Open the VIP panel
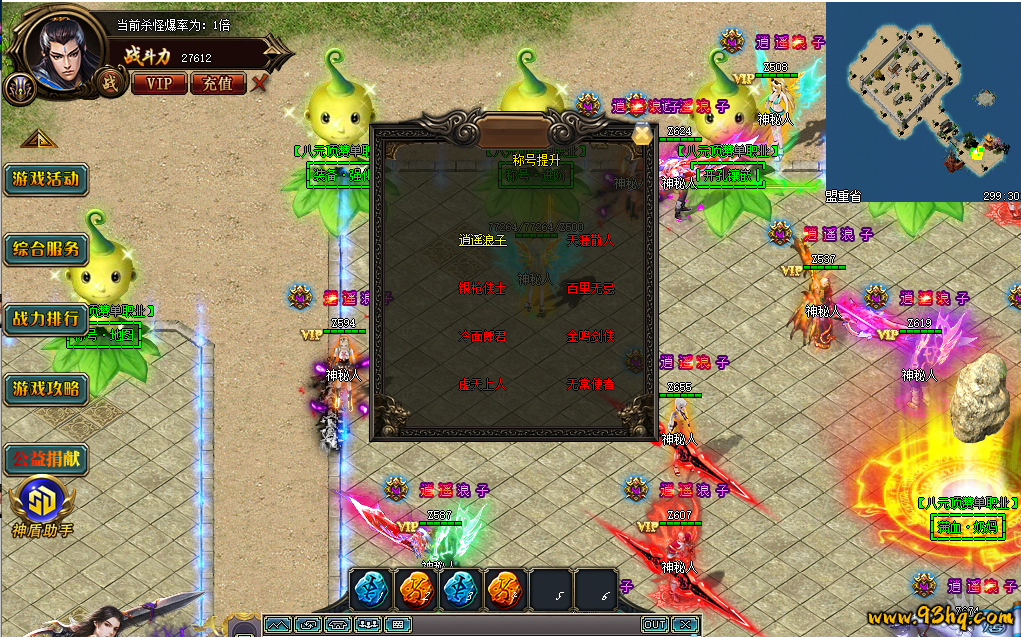Screen dimensions: 1021x637 point(159,83)
